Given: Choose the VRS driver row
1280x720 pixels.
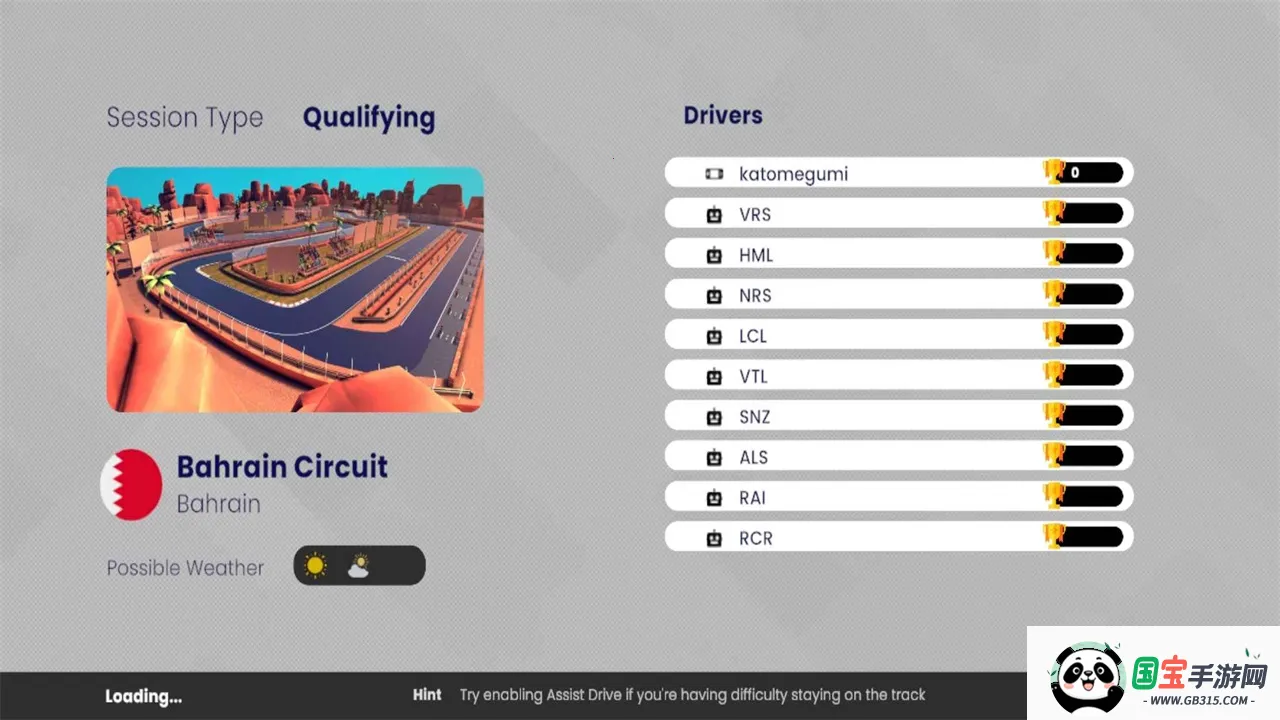Looking at the screenshot, I should click(x=898, y=214).
